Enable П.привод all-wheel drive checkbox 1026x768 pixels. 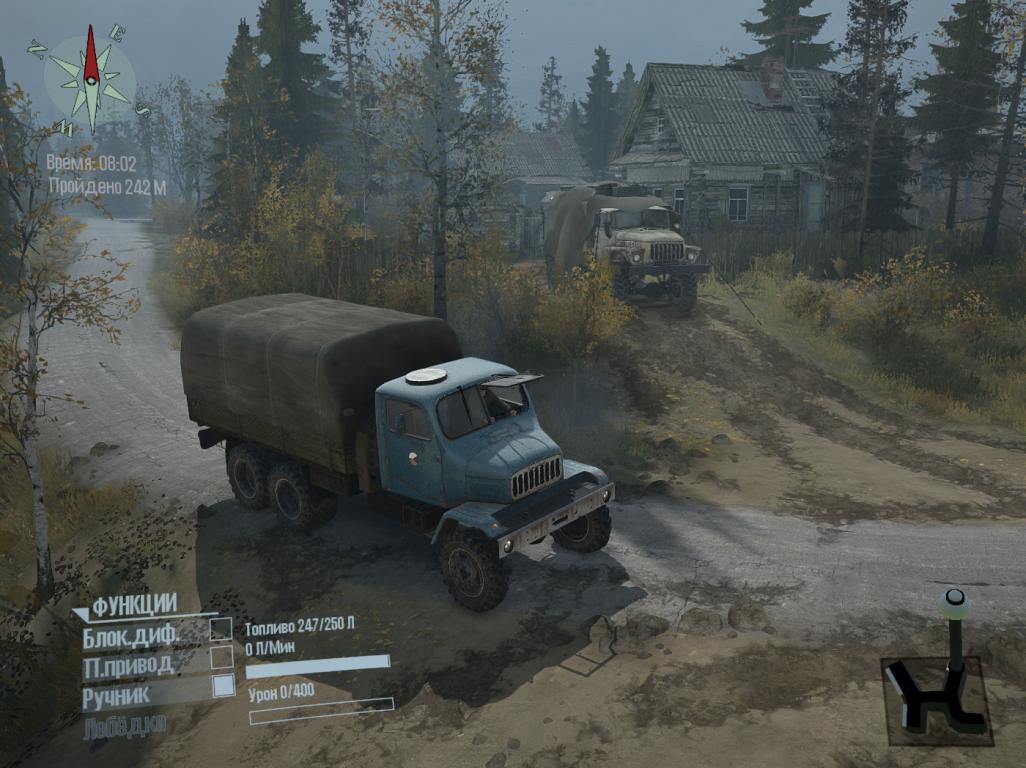221,657
